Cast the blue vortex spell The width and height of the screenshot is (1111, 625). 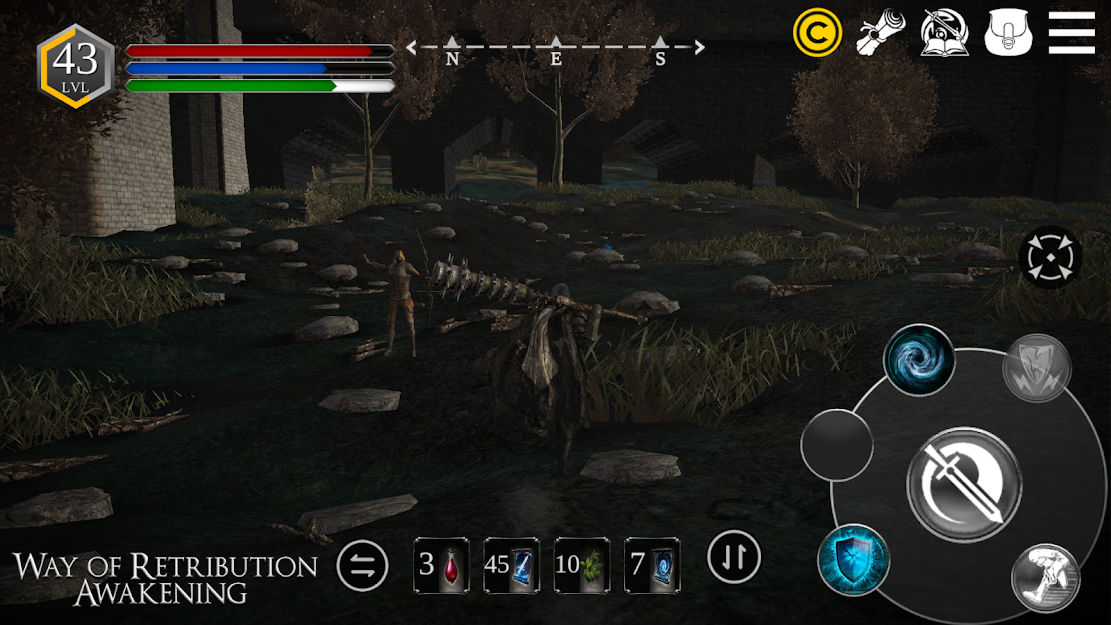(918, 360)
